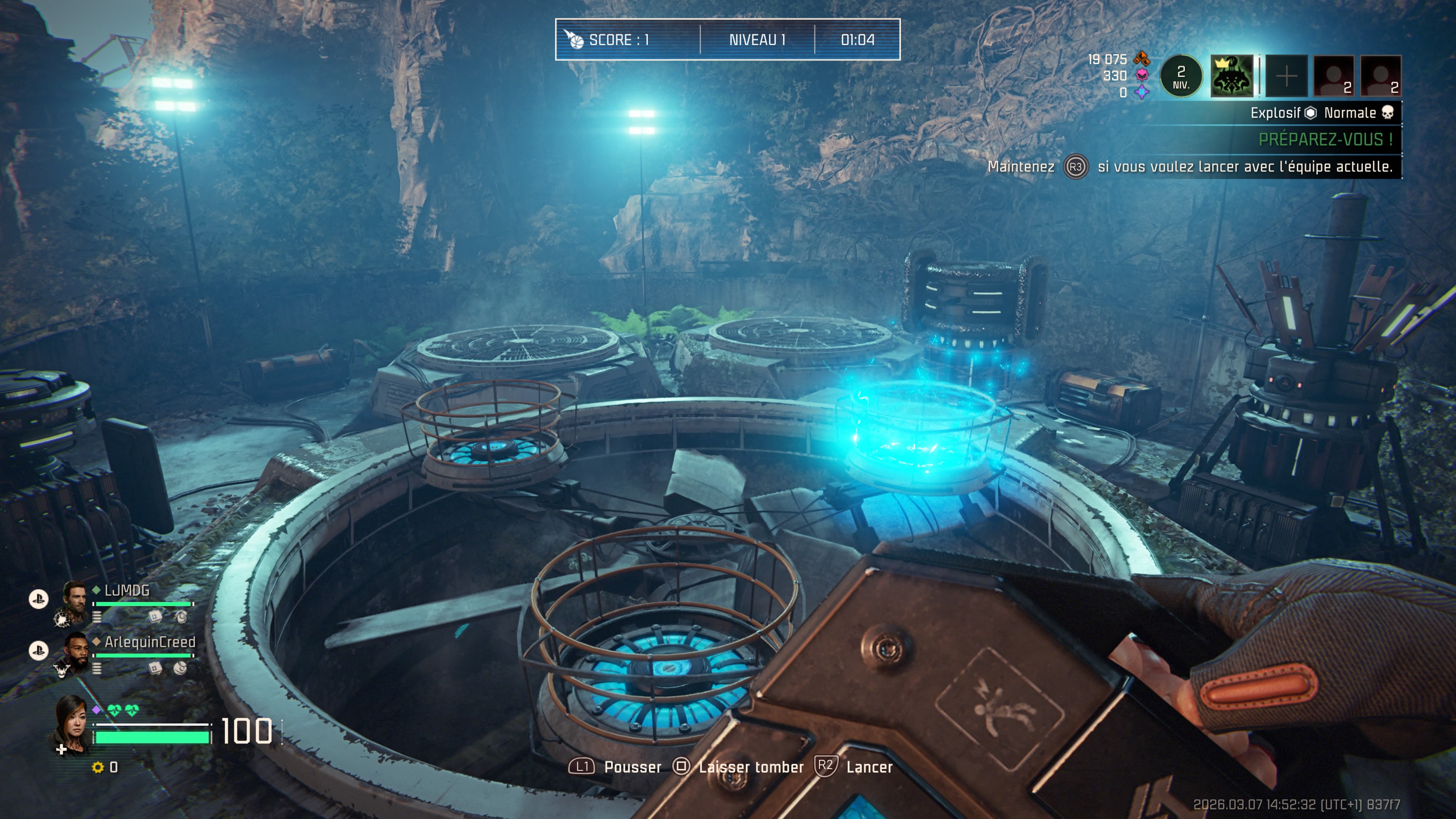This screenshot has width=1456, height=819.
Task: Select the Explosif modifier label
Action: point(1275,113)
